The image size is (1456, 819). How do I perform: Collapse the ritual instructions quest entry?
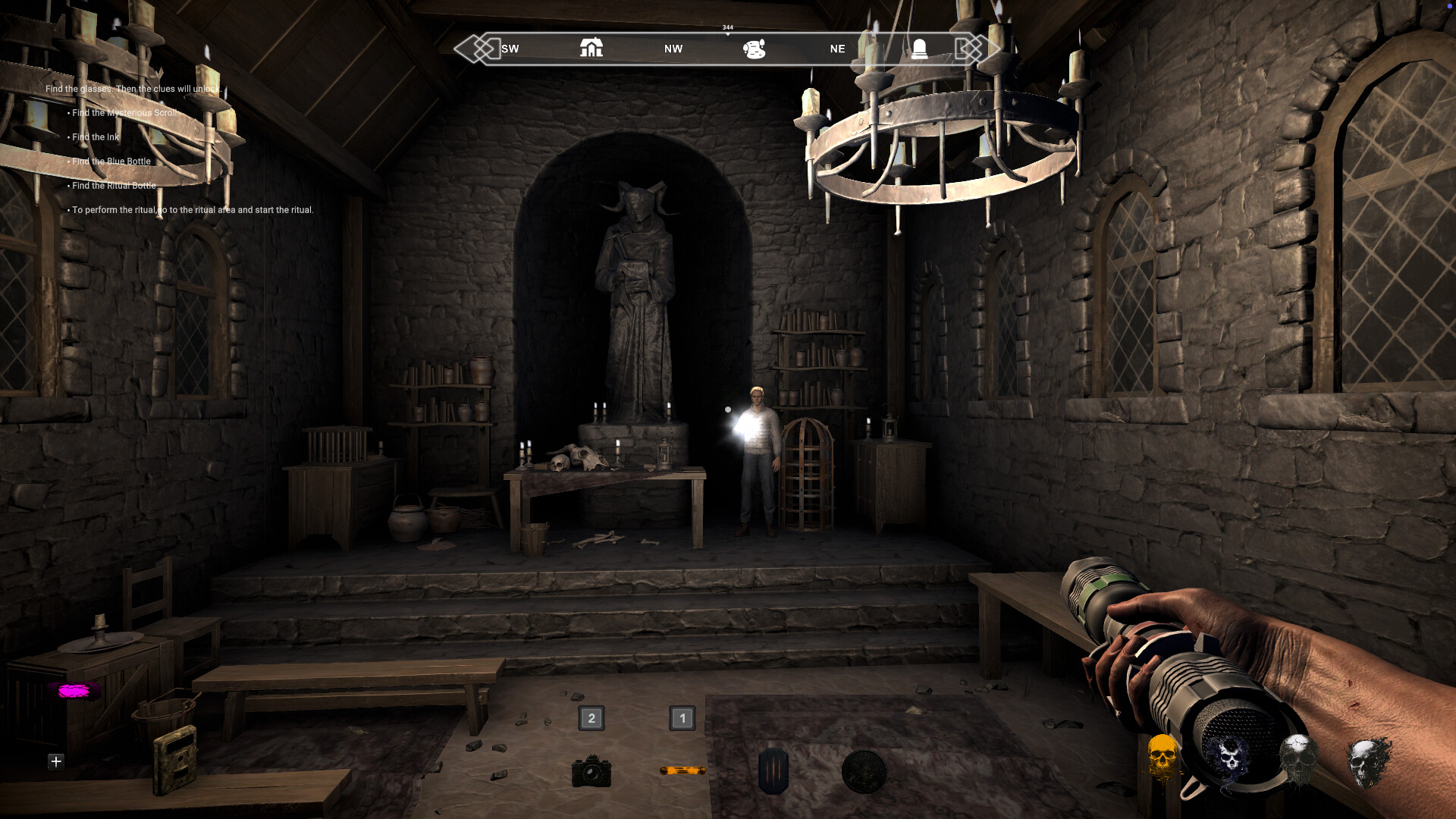(190, 209)
